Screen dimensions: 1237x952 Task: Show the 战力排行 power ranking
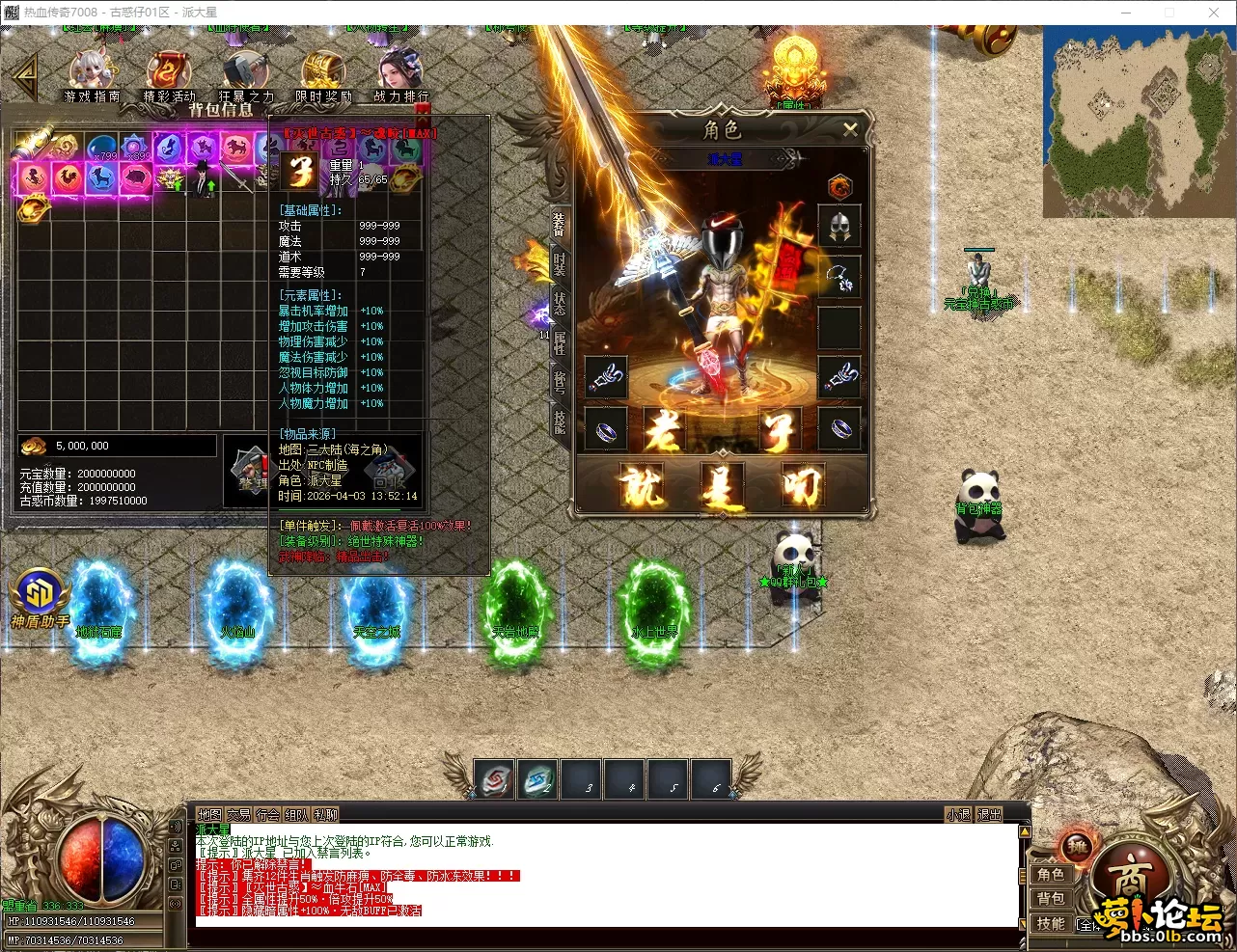click(400, 74)
